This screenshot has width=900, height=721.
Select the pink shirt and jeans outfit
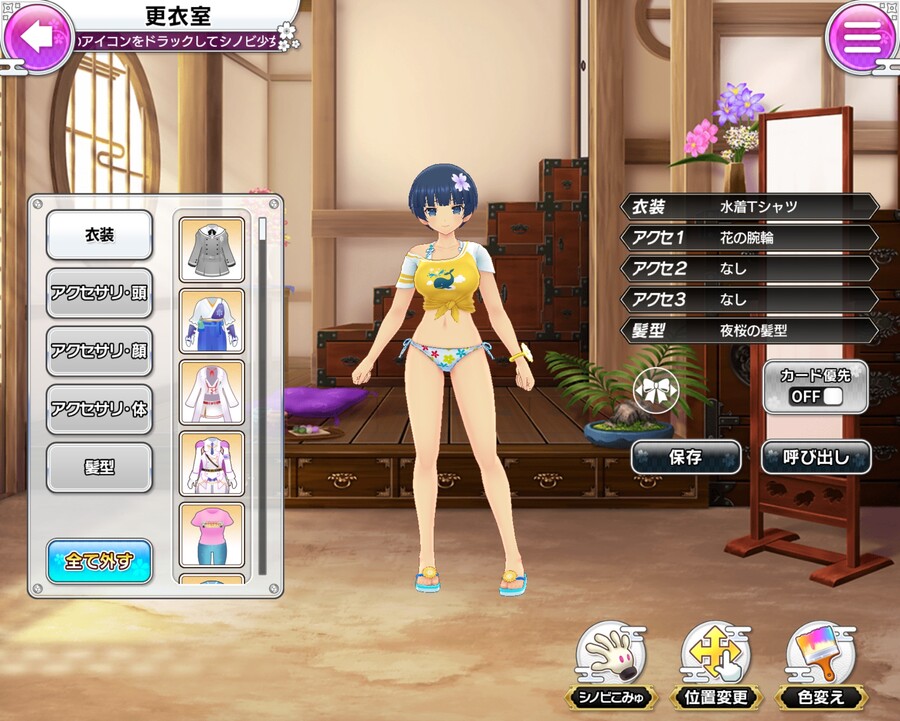tap(211, 535)
